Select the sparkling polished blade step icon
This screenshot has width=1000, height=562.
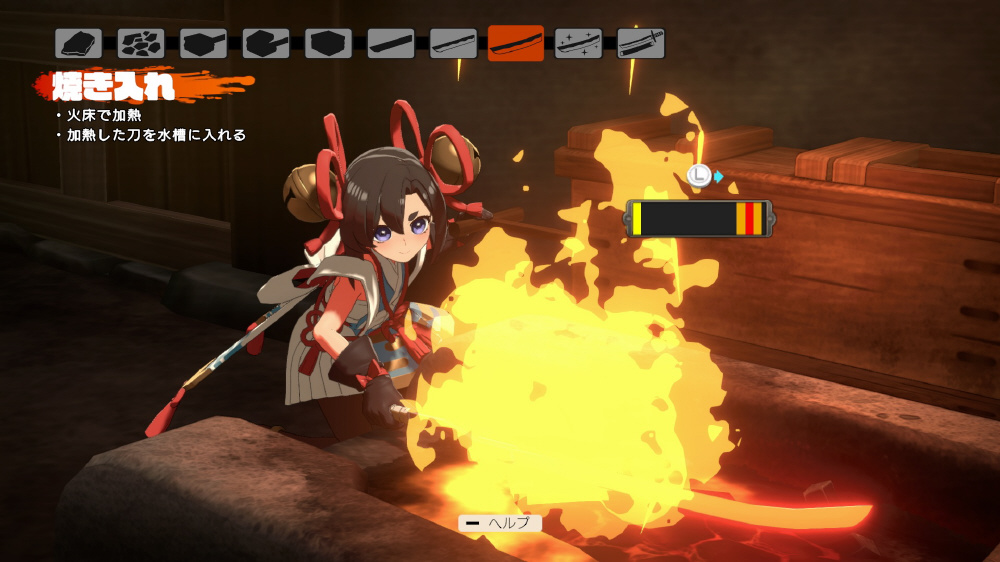tap(578, 43)
